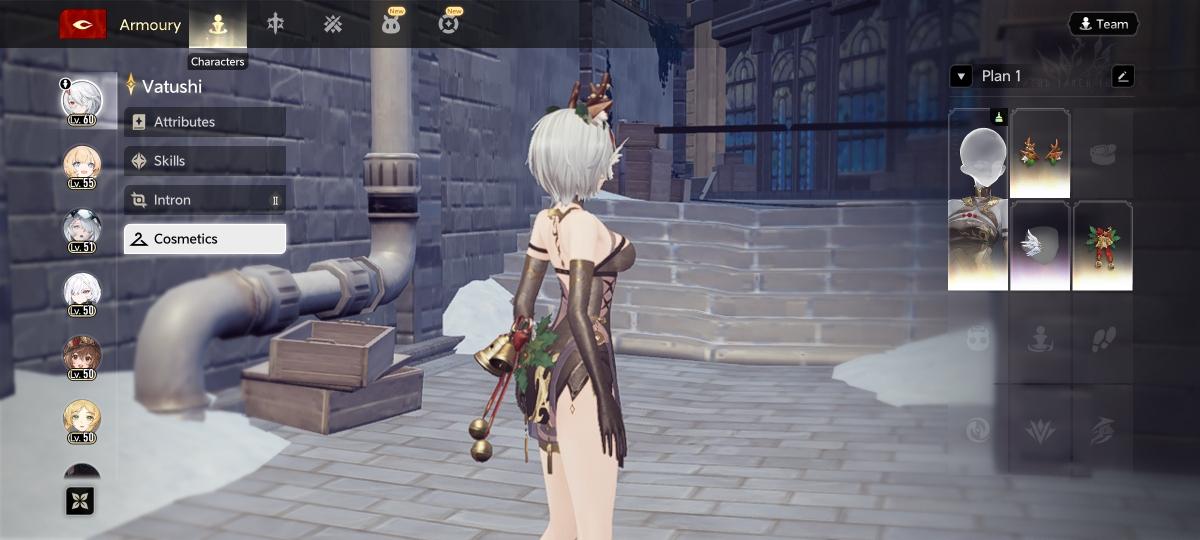Click the pencil edit plan button
The width and height of the screenshot is (1200, 540).
1122,76
